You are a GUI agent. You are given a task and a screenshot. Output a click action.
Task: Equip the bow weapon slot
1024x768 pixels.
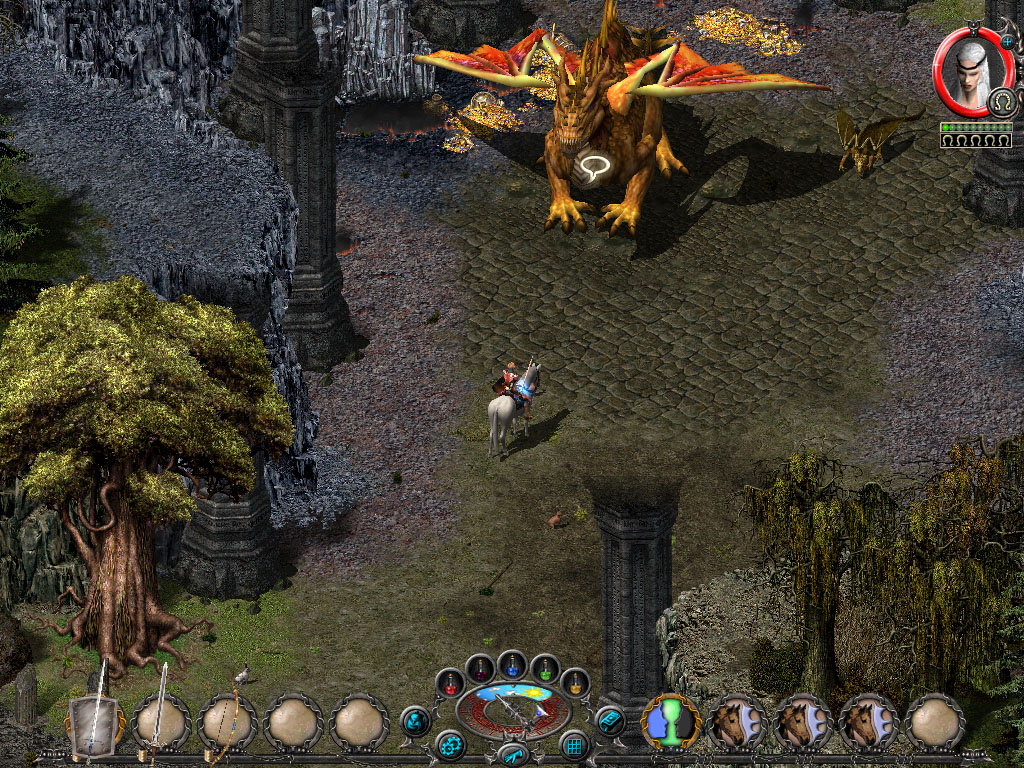pos(227,722)
